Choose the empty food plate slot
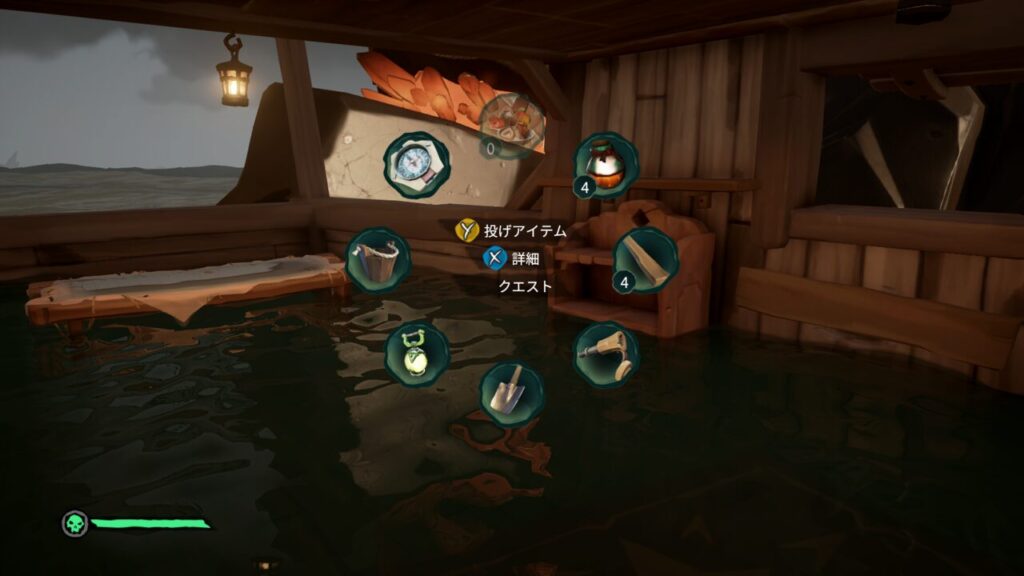This screenshot has width=1024, height=576. (x=512, y=125)
